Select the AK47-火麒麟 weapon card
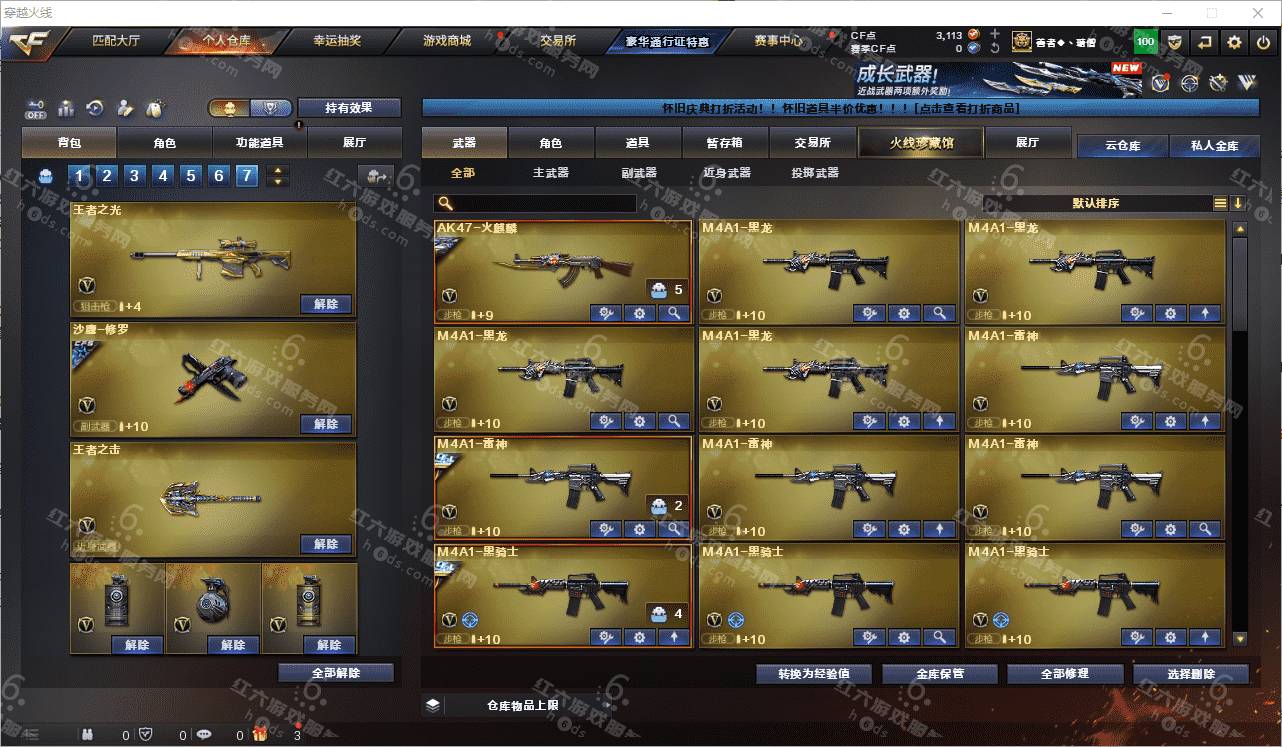1282x747 pixels. point(562,265)
